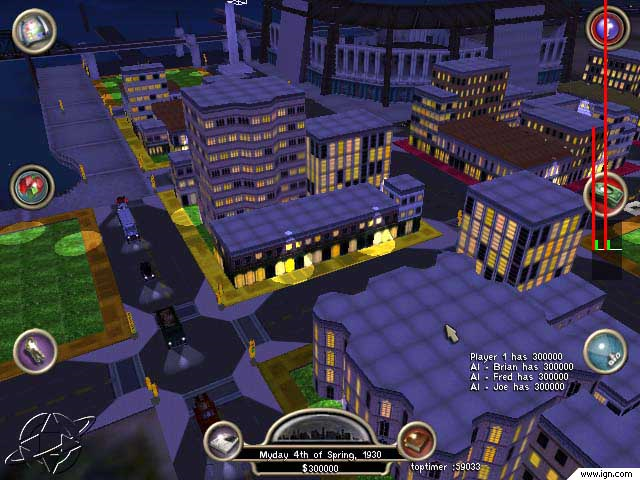Open the brown ledger book icon
Image resolution: width=640 pixels, height=480 pixels.
(x=416, y=441)
